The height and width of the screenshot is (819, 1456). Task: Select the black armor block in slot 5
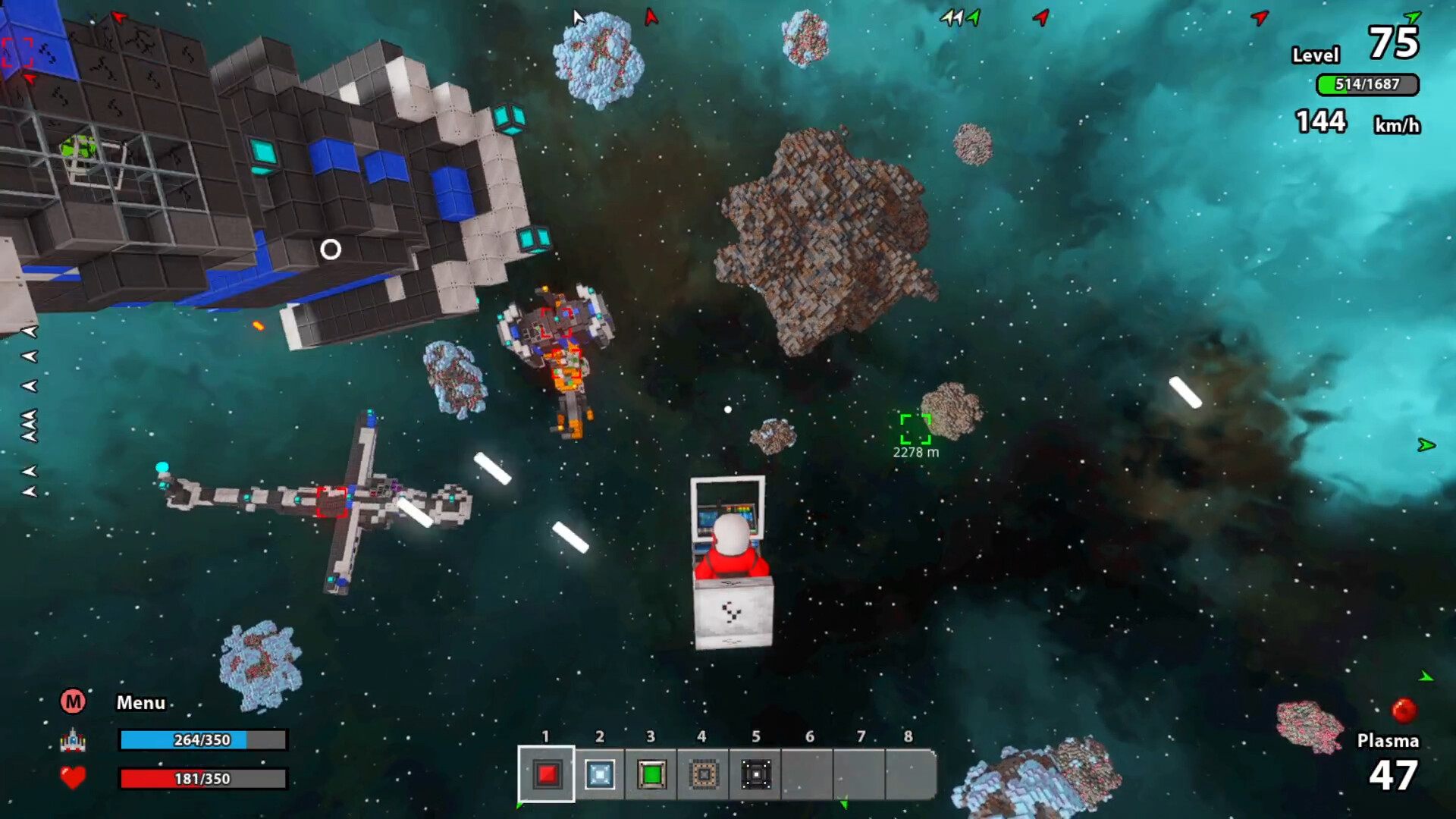coord(755,774)
